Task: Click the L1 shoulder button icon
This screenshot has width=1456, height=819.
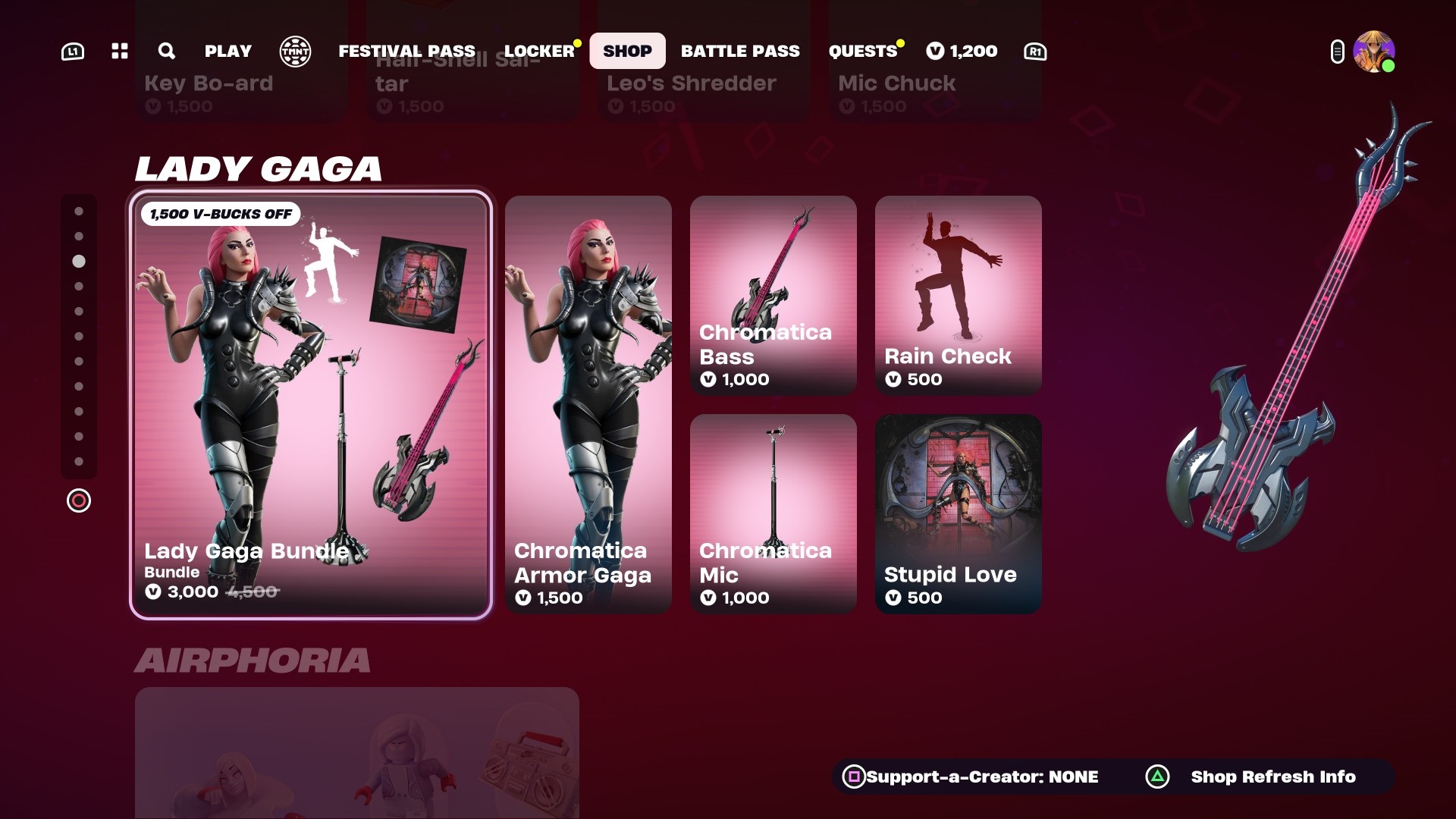Action: (72, 51)
